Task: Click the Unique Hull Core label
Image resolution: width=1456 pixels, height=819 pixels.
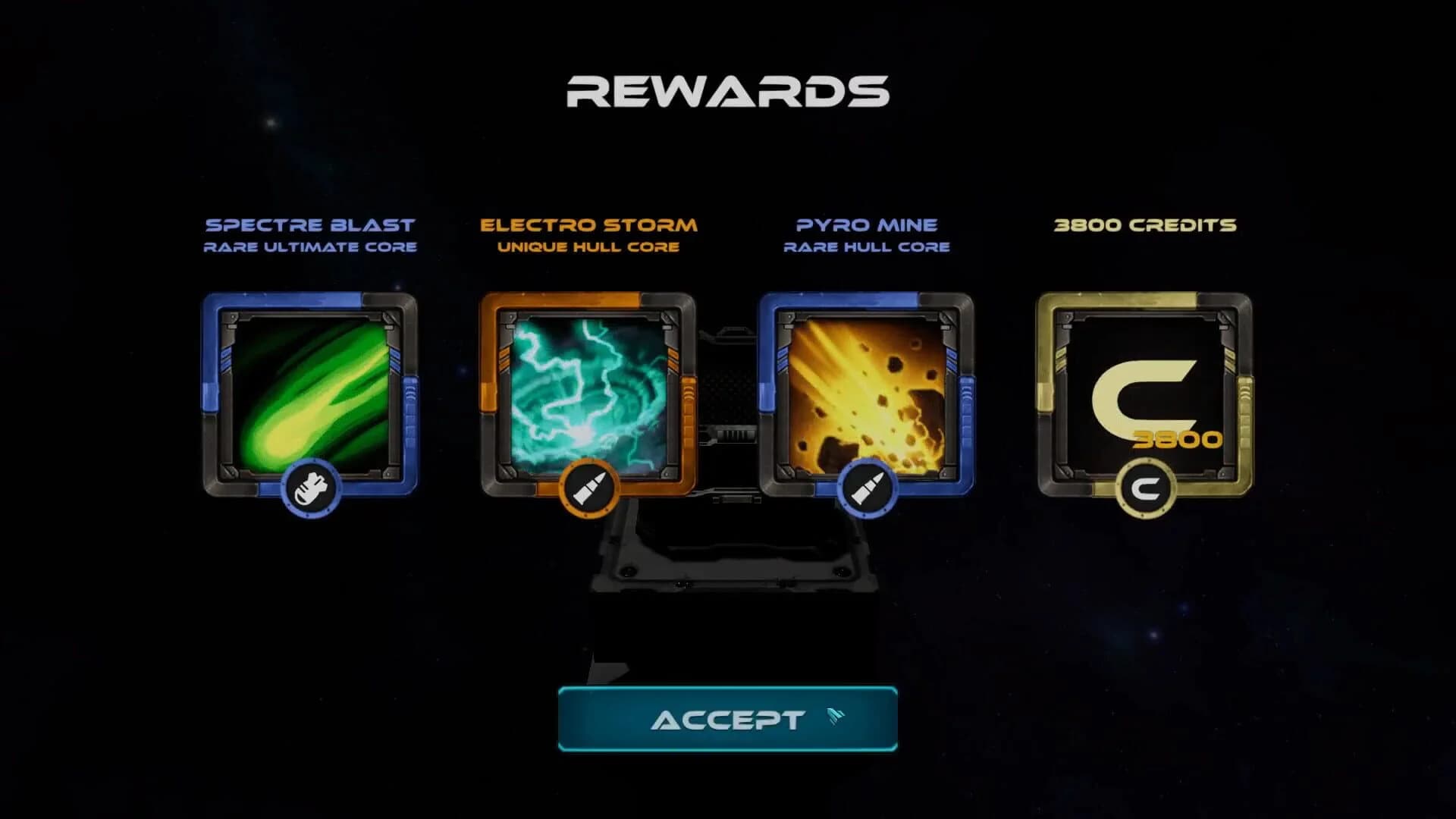Action: (x=588, y=246)
